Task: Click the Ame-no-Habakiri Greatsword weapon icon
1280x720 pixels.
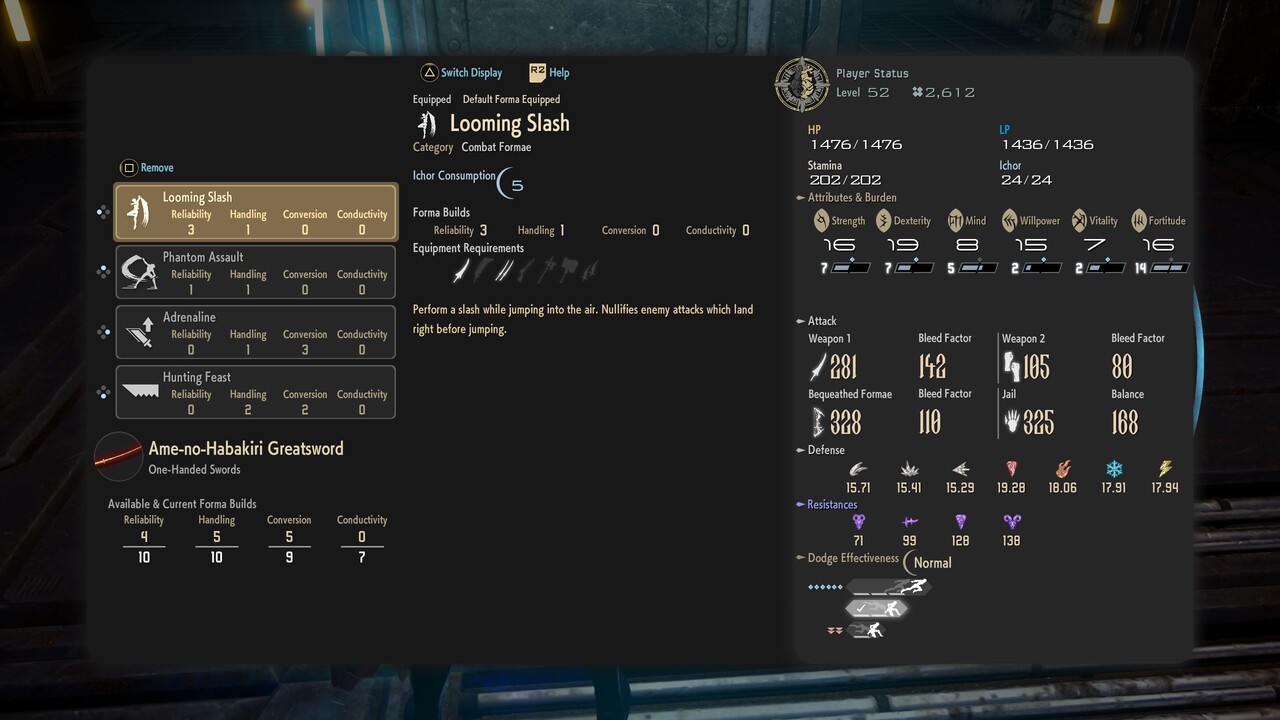Action: 118,457
